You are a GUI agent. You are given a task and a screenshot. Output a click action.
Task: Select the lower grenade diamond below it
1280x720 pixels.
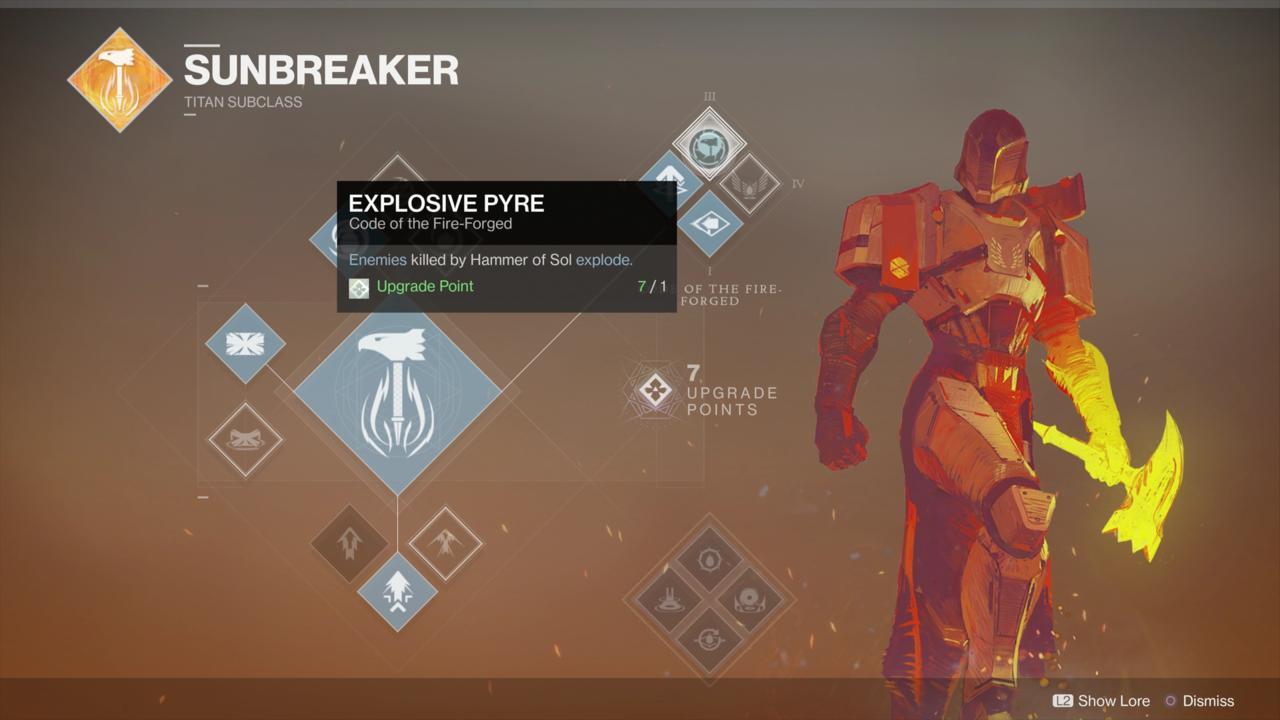[x=245, y=442]
